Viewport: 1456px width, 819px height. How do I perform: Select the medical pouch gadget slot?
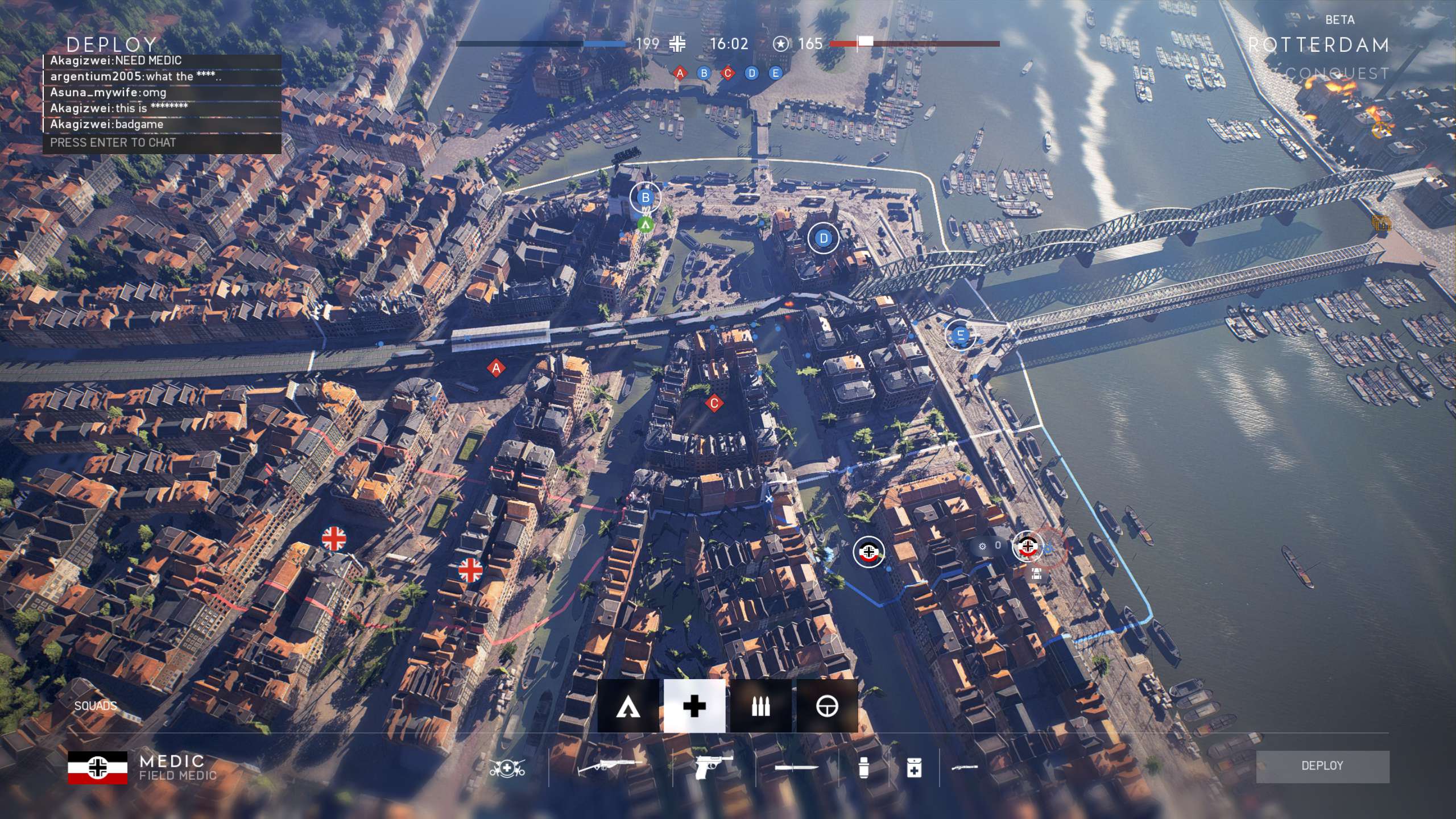(914, 768)
